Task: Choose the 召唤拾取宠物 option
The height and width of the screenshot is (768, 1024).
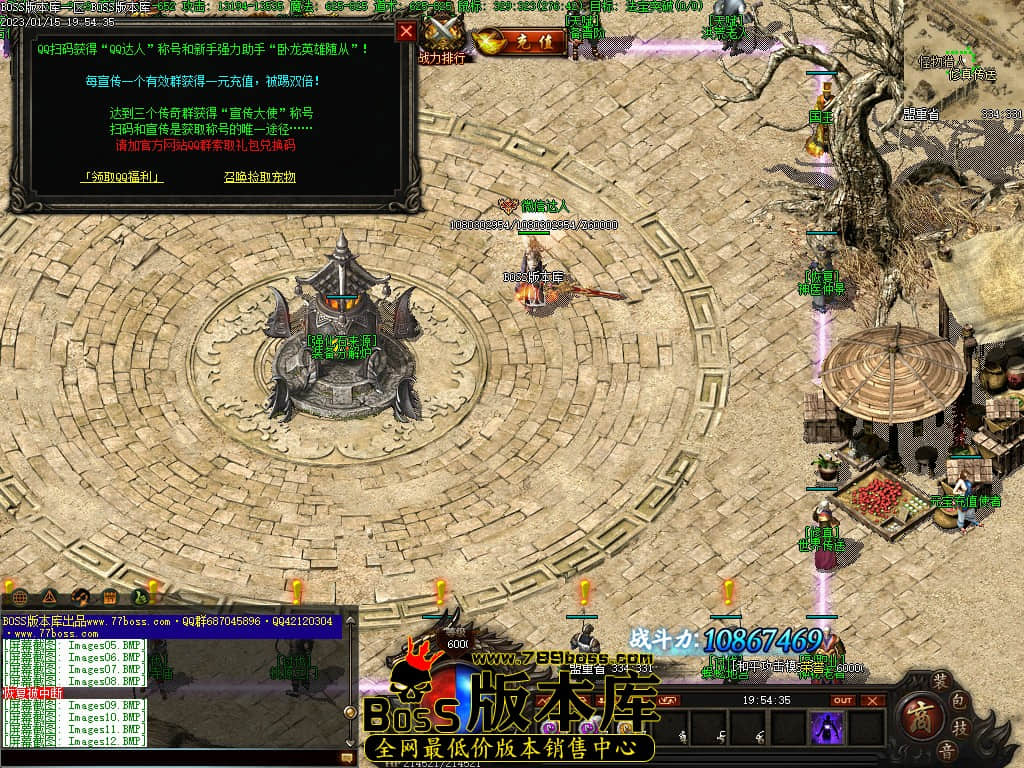Action: point(260,177)
